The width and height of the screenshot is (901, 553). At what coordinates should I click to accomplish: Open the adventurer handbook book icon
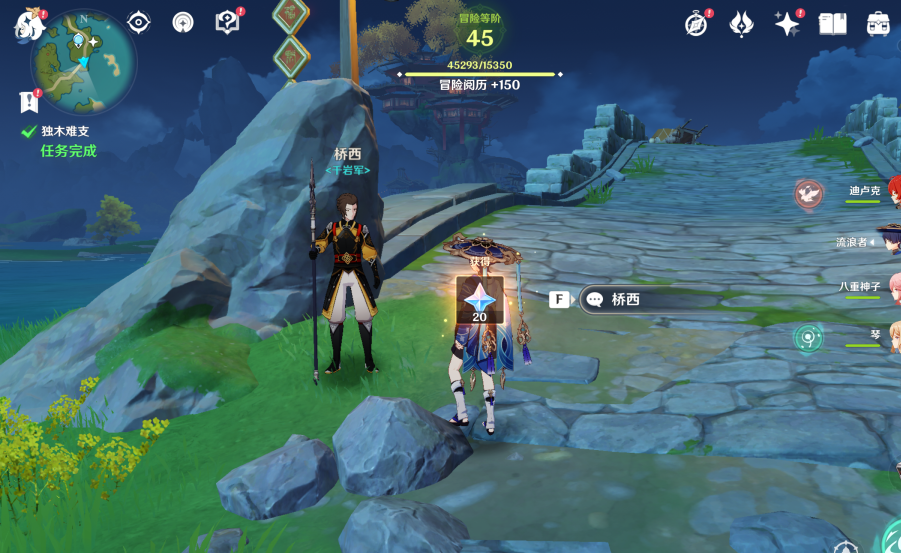click(x=832, y=23)
